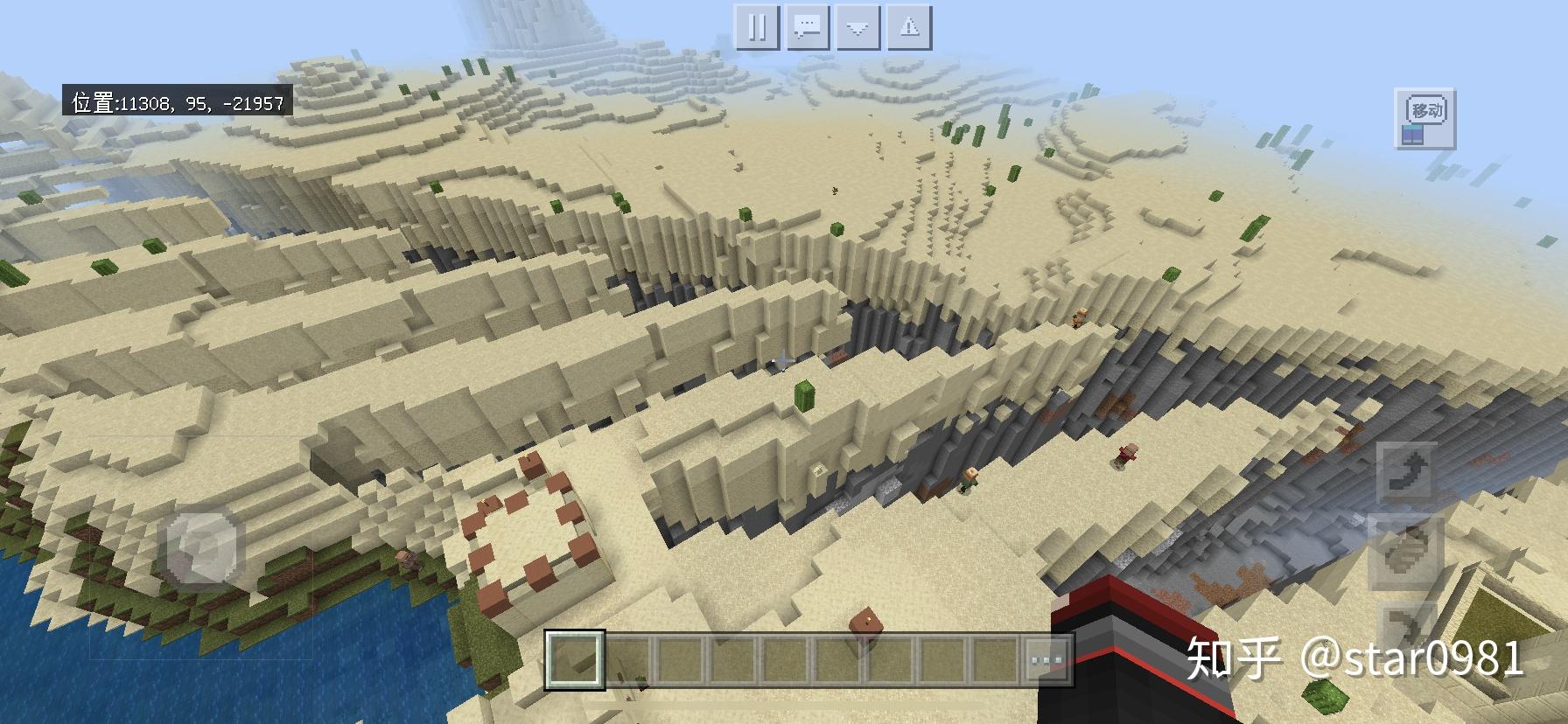
Task: Open inventory via the three-dots hotbar button
Action: [1046, 658]
